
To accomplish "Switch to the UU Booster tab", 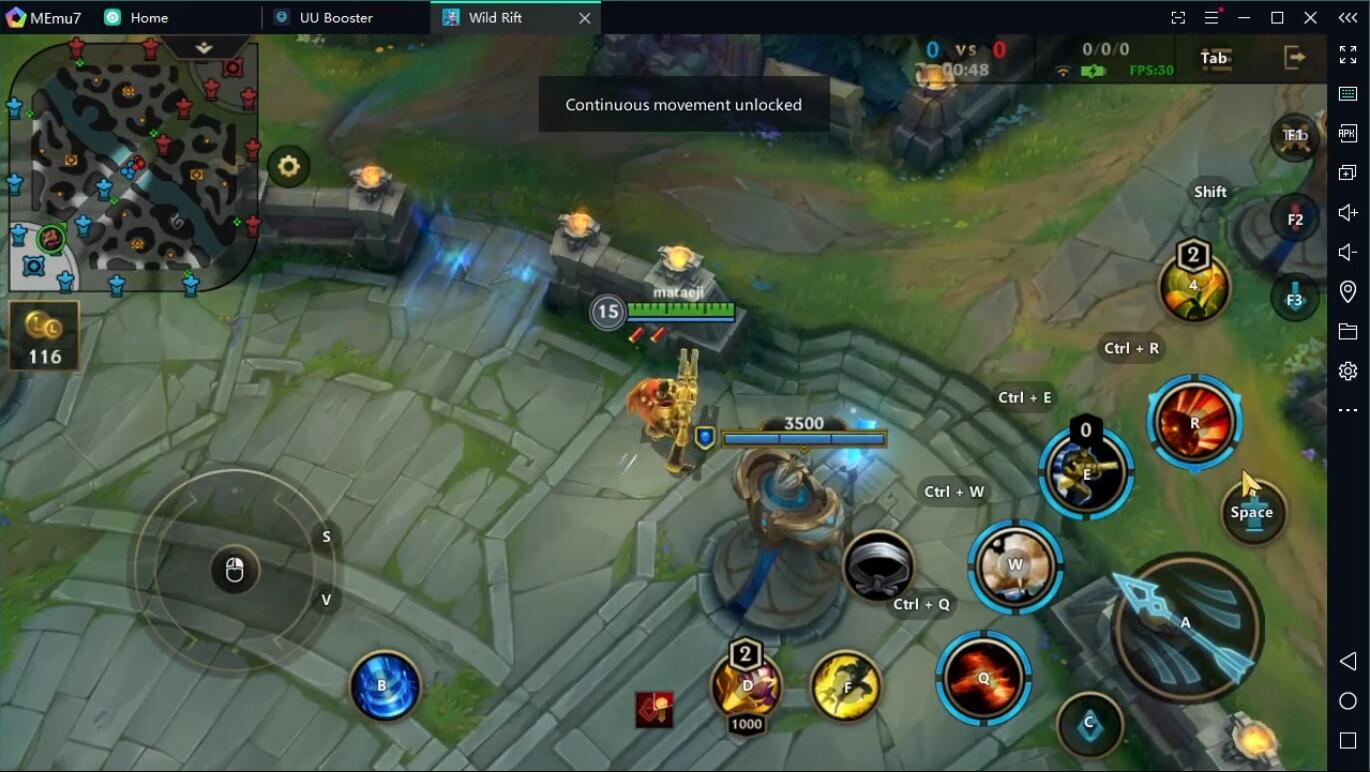I will (336, 18).
